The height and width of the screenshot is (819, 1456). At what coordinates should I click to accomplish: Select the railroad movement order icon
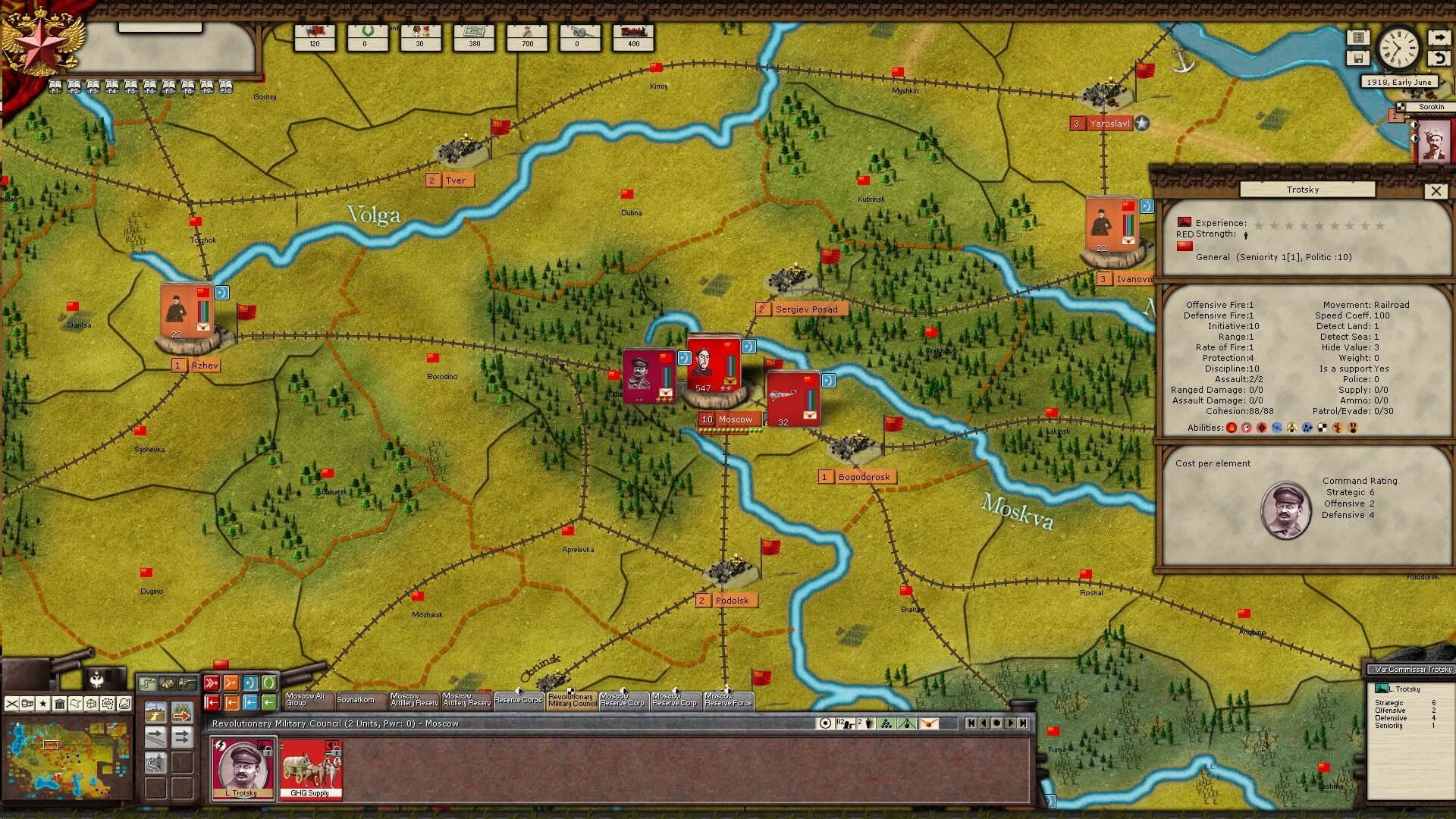pos(155,736)
